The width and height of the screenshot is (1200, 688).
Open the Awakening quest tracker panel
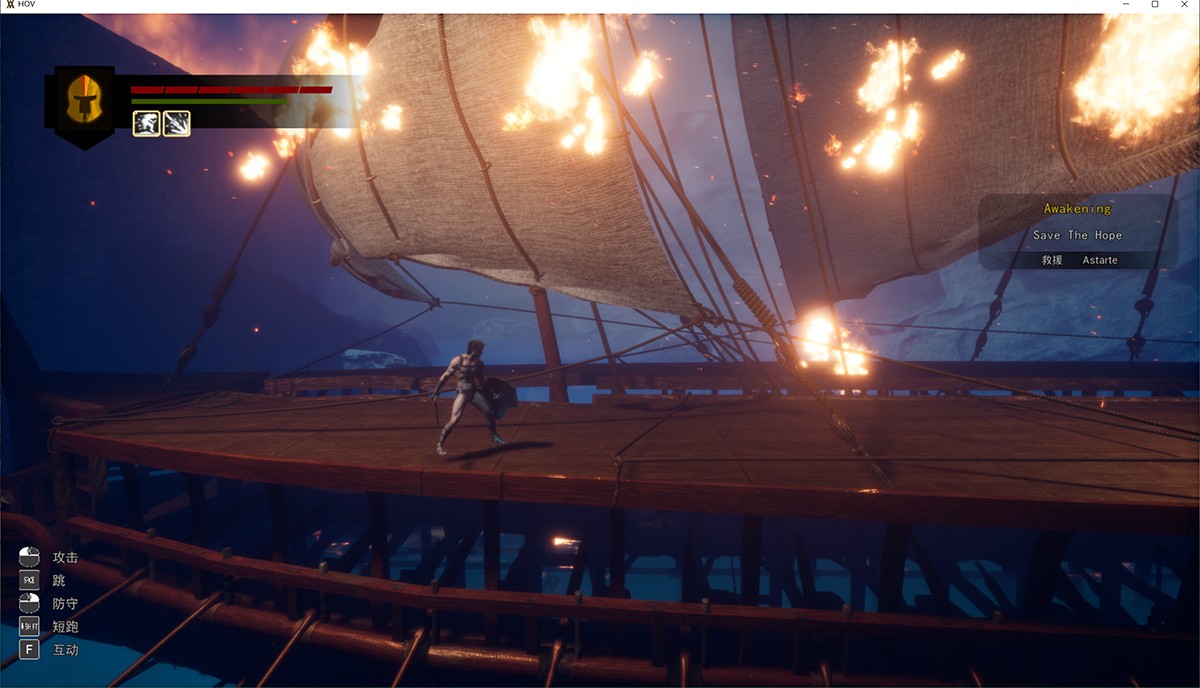[x=1077, y=209]
